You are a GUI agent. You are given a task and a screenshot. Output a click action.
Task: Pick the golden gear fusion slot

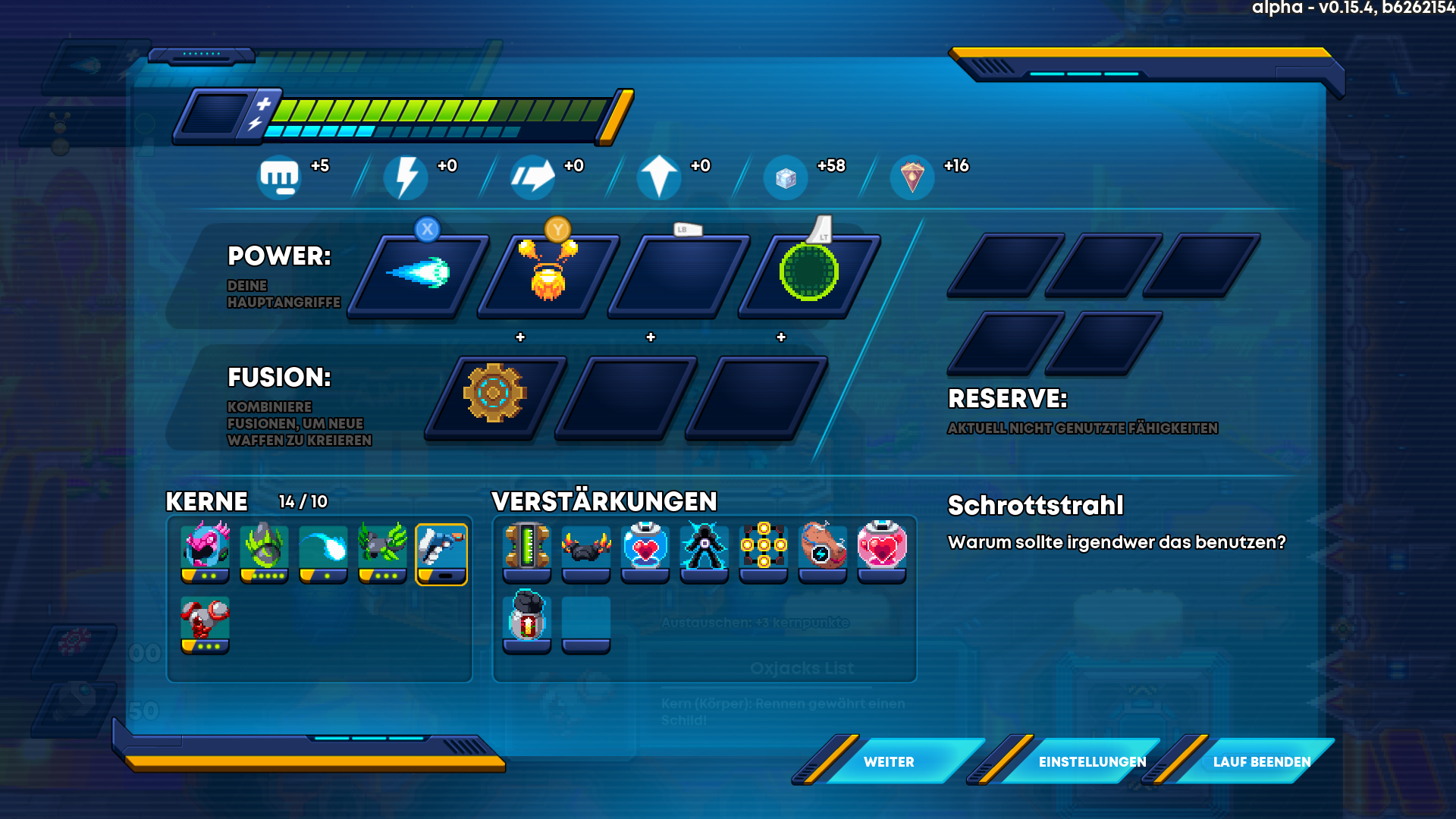click(494, 395)
